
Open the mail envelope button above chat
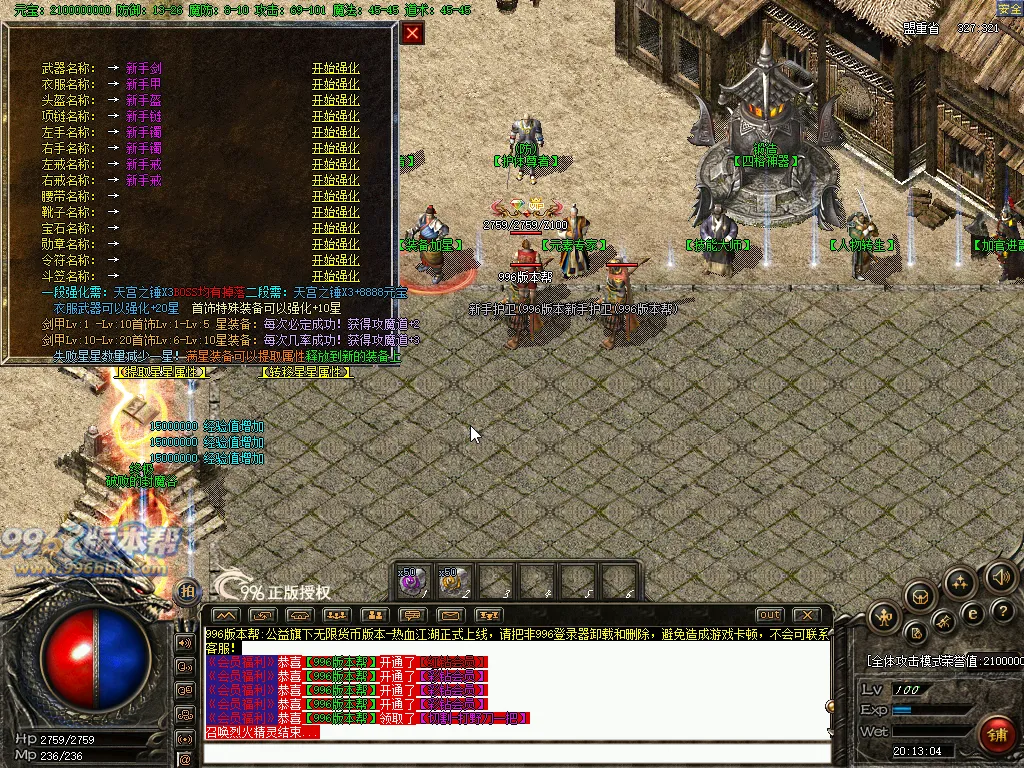[x=450, y=614]
